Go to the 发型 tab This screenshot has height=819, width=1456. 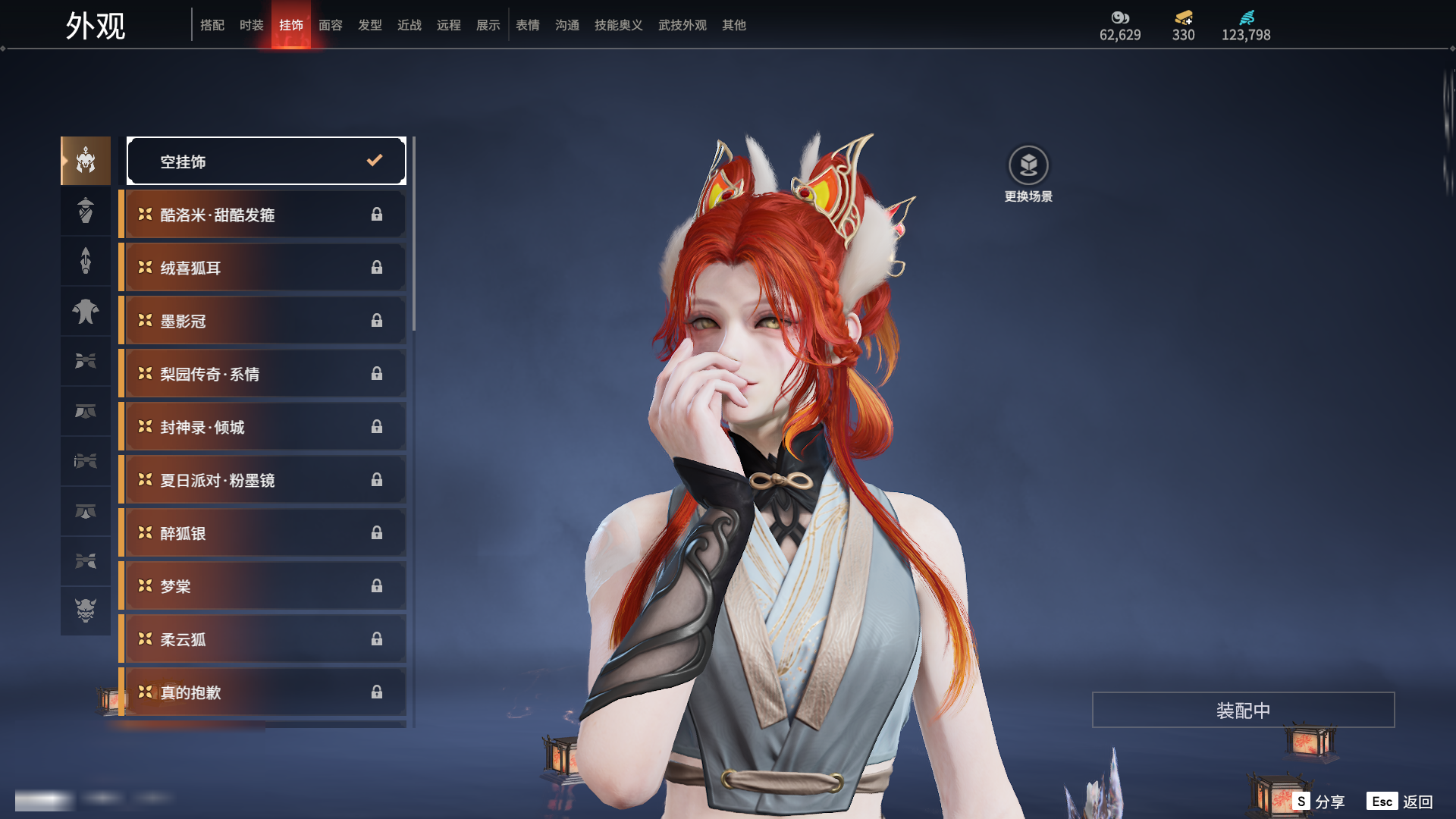tap(369, 25)
